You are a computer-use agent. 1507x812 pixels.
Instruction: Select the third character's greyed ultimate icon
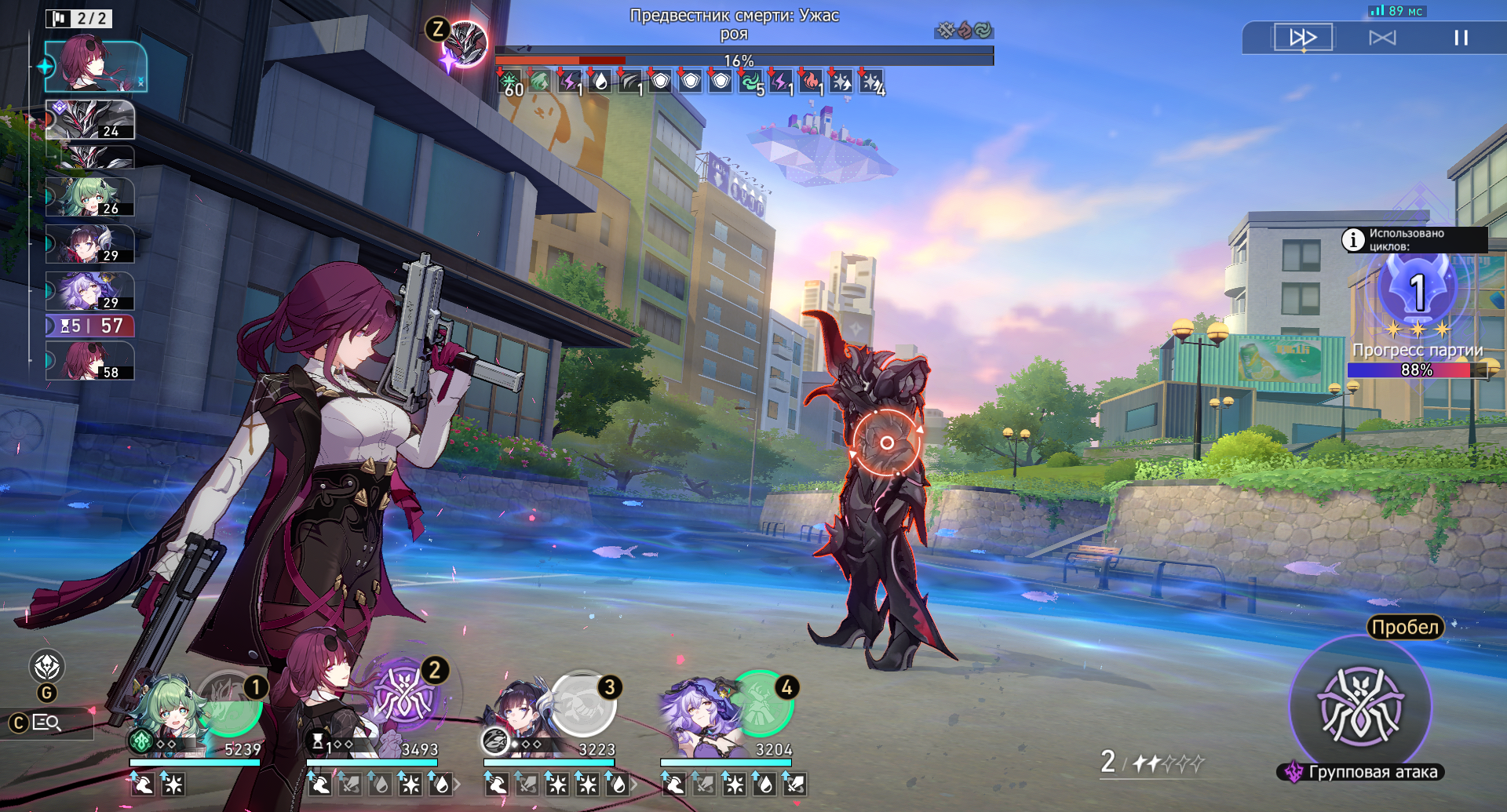point(582,702)
